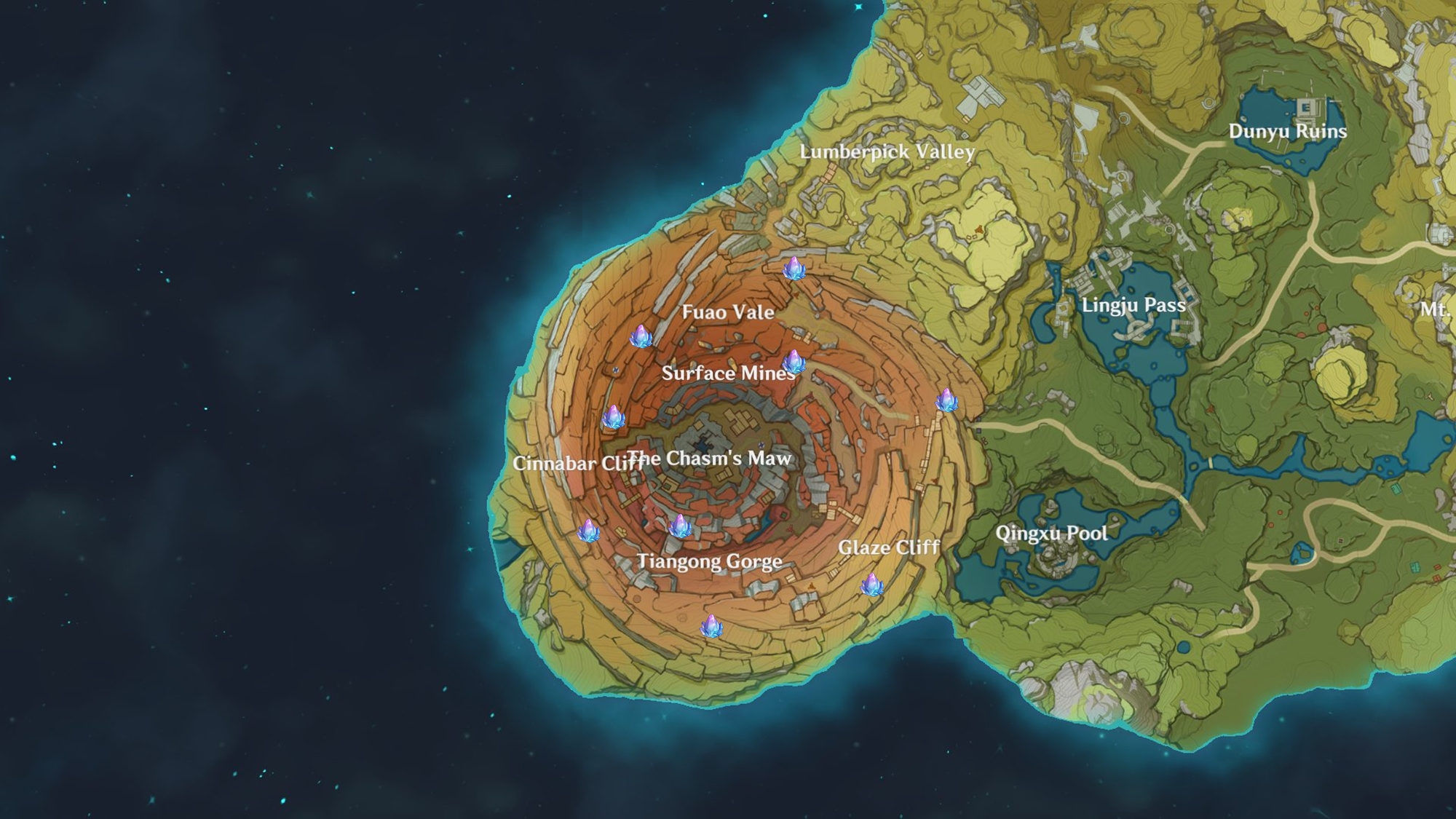Choose the crystal marker northeast of Fuao Vale
This screenshot has width=1456, height=819.
point(794,268)
